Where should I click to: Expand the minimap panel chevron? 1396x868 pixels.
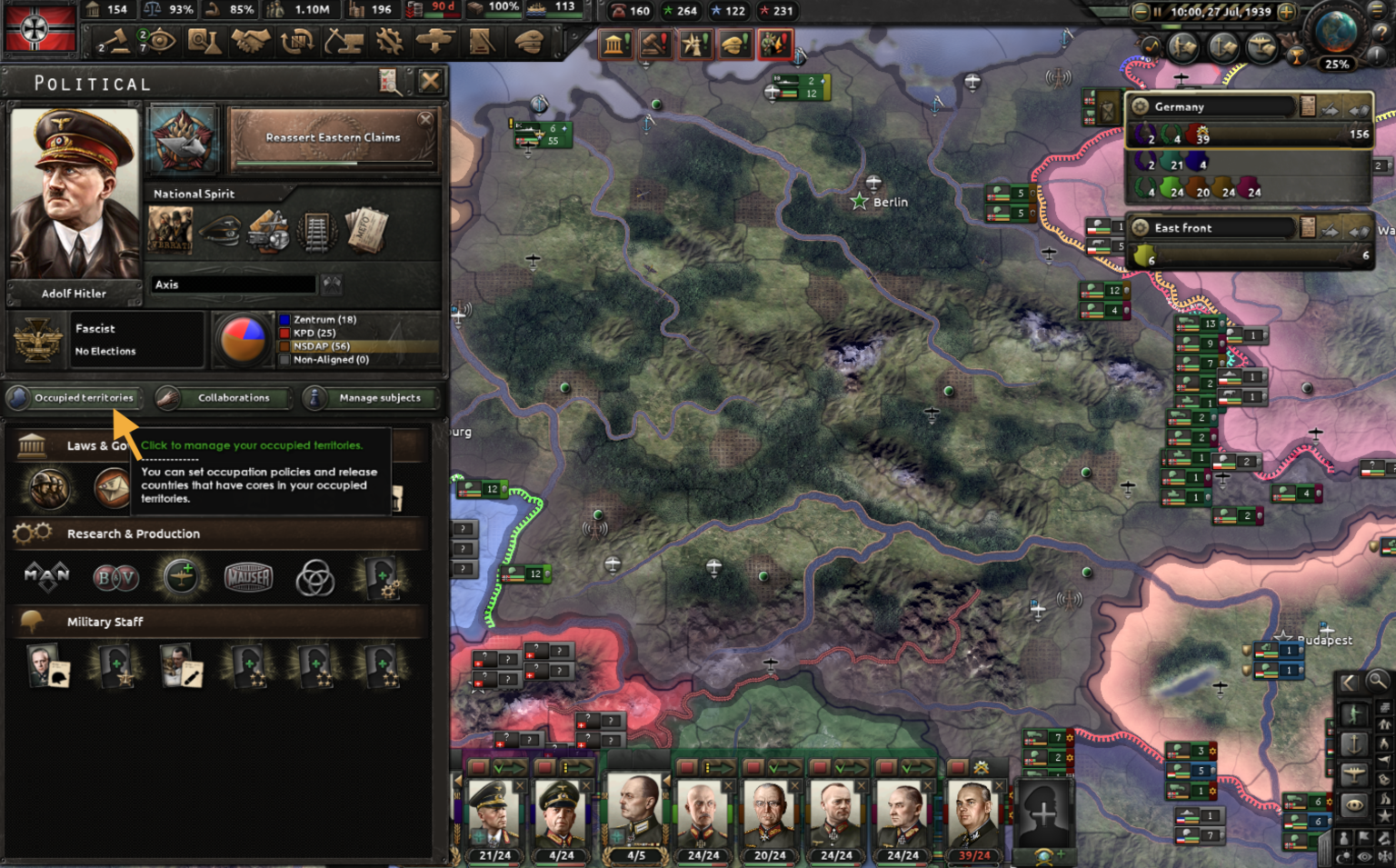1349,683
